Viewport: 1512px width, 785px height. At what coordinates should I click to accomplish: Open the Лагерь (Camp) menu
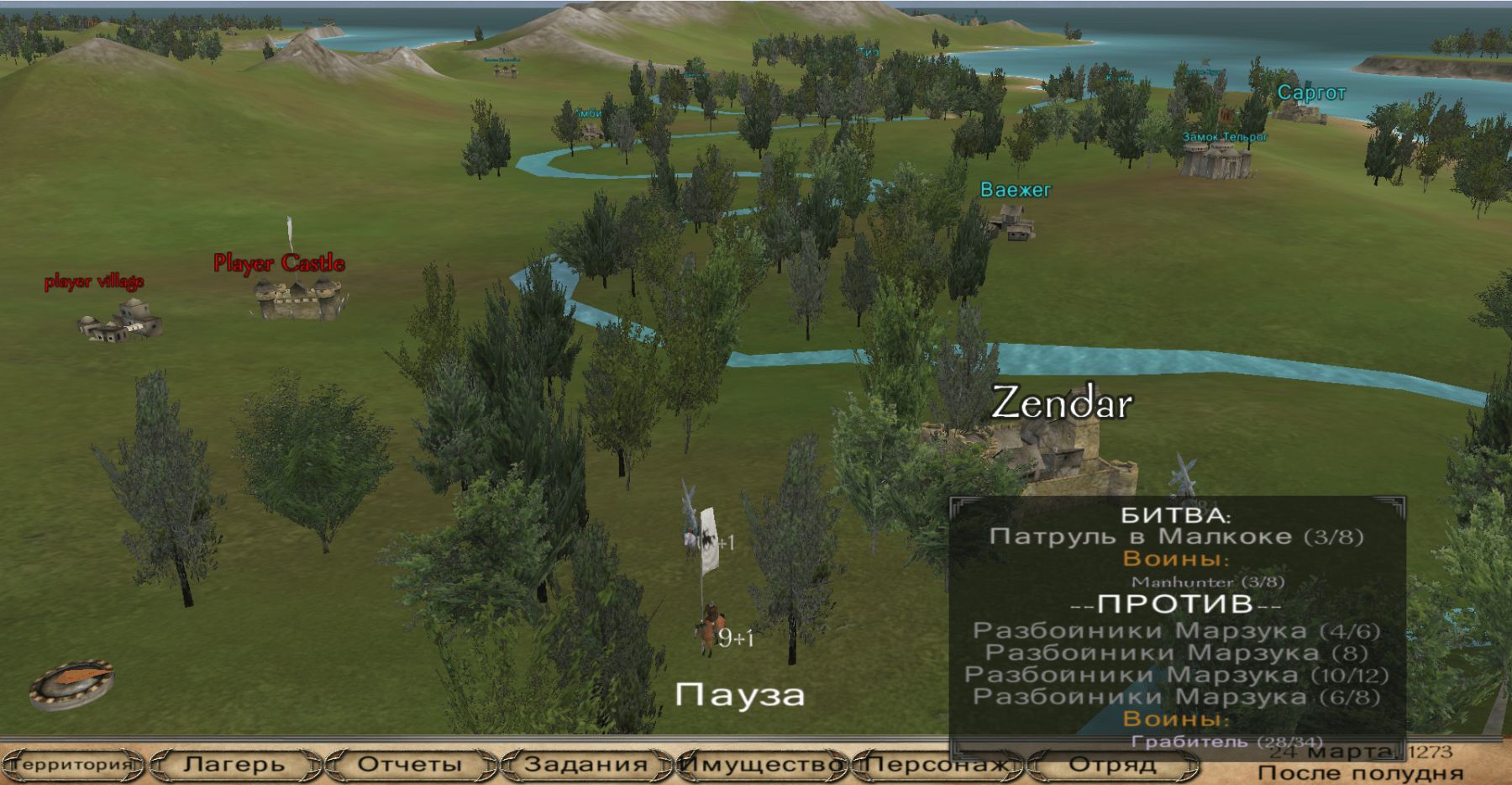click(x=234, y=765)
